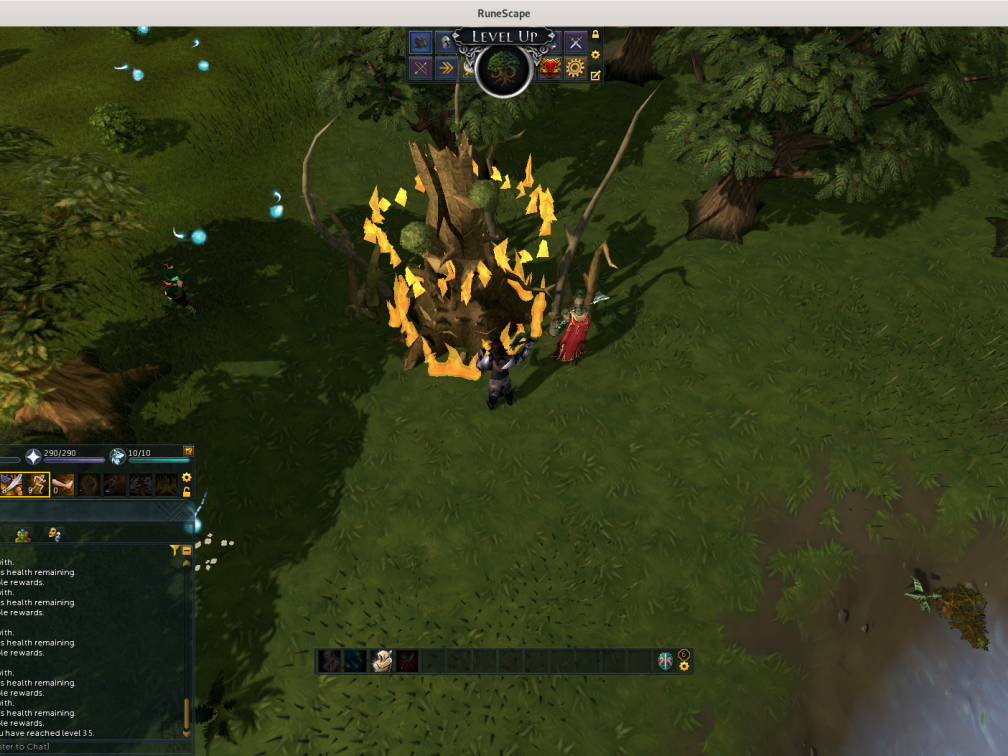
Task: Activate the kick ability
Action: point(62,485)
